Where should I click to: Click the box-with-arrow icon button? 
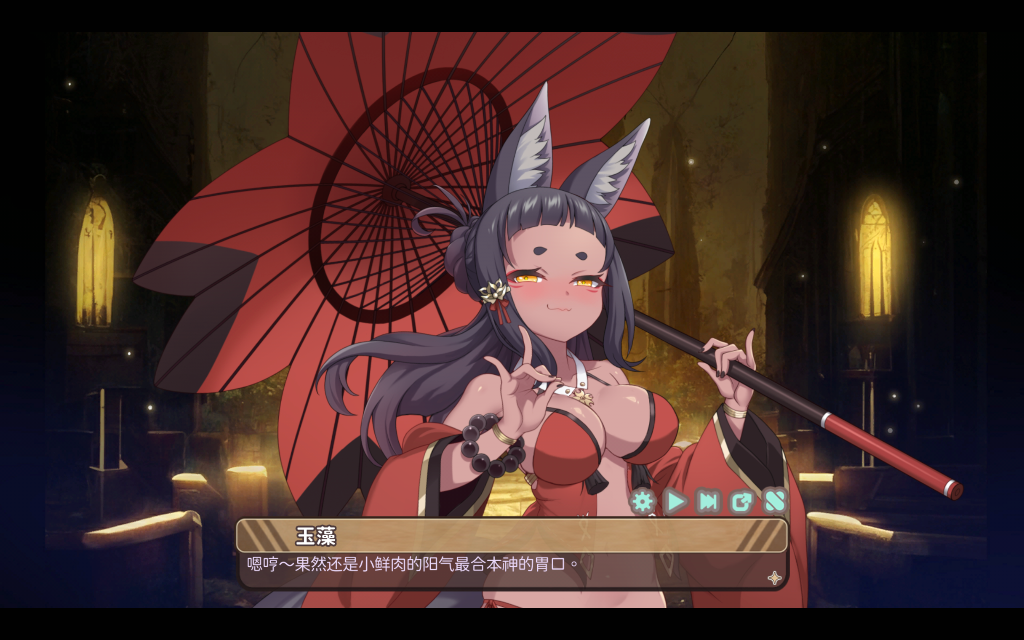click(742, 501)
